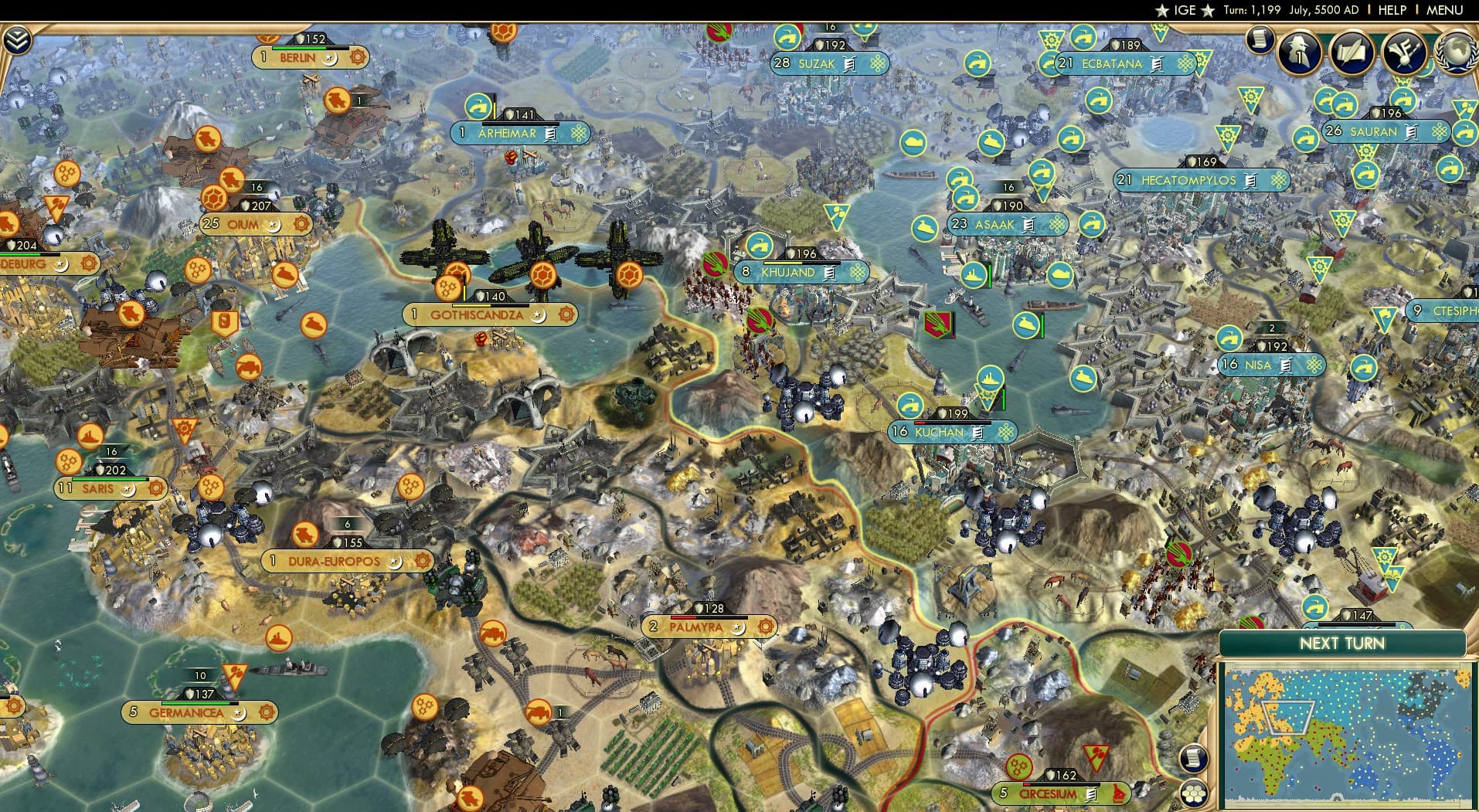1479x812 pixels.
Task: Click the religion icon on Khujand's banner
Action: [x=856, y=273]
